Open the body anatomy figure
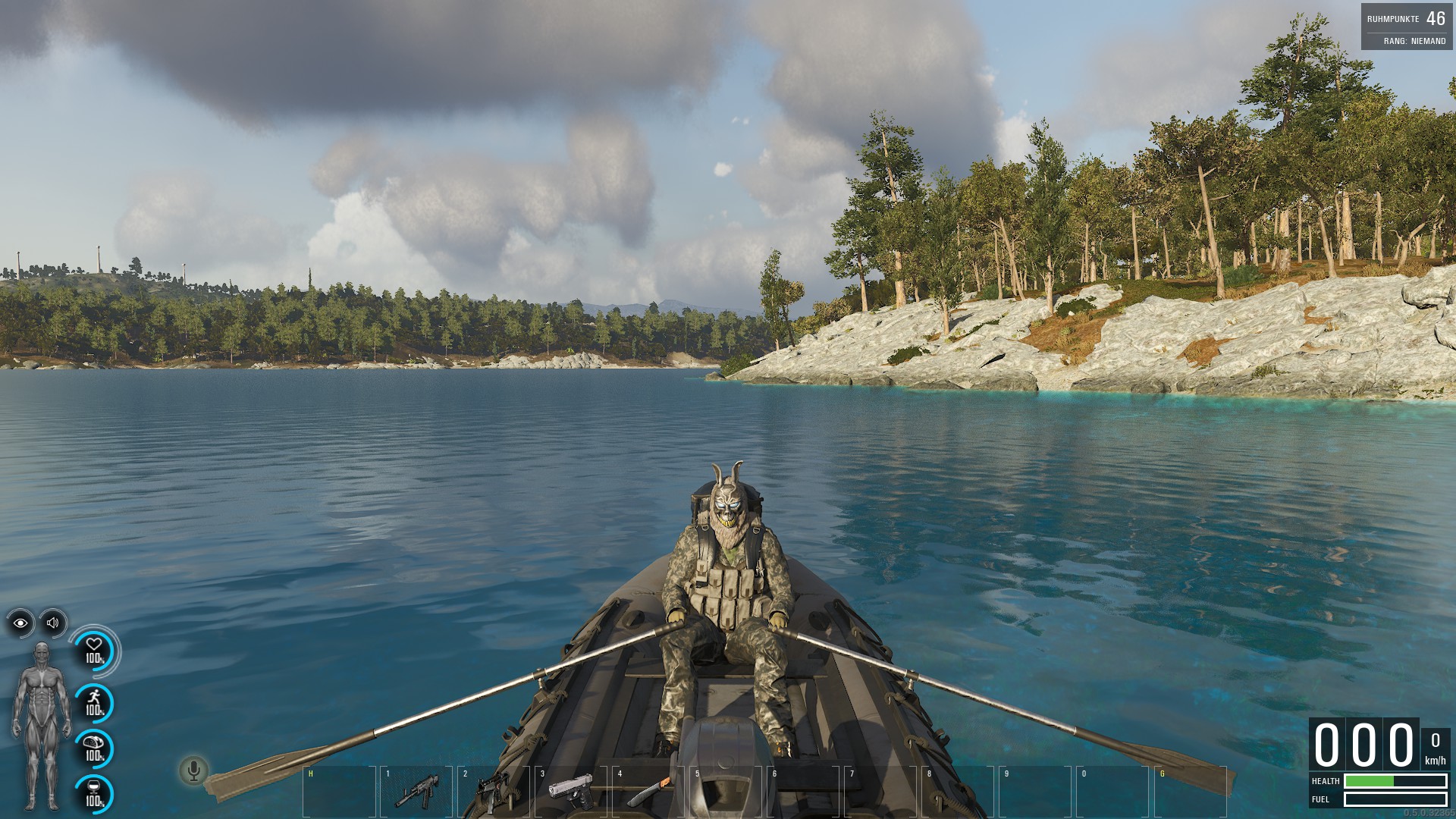Image resolution: width=1456 pixels, height=819 pixels. pos(41,724)
